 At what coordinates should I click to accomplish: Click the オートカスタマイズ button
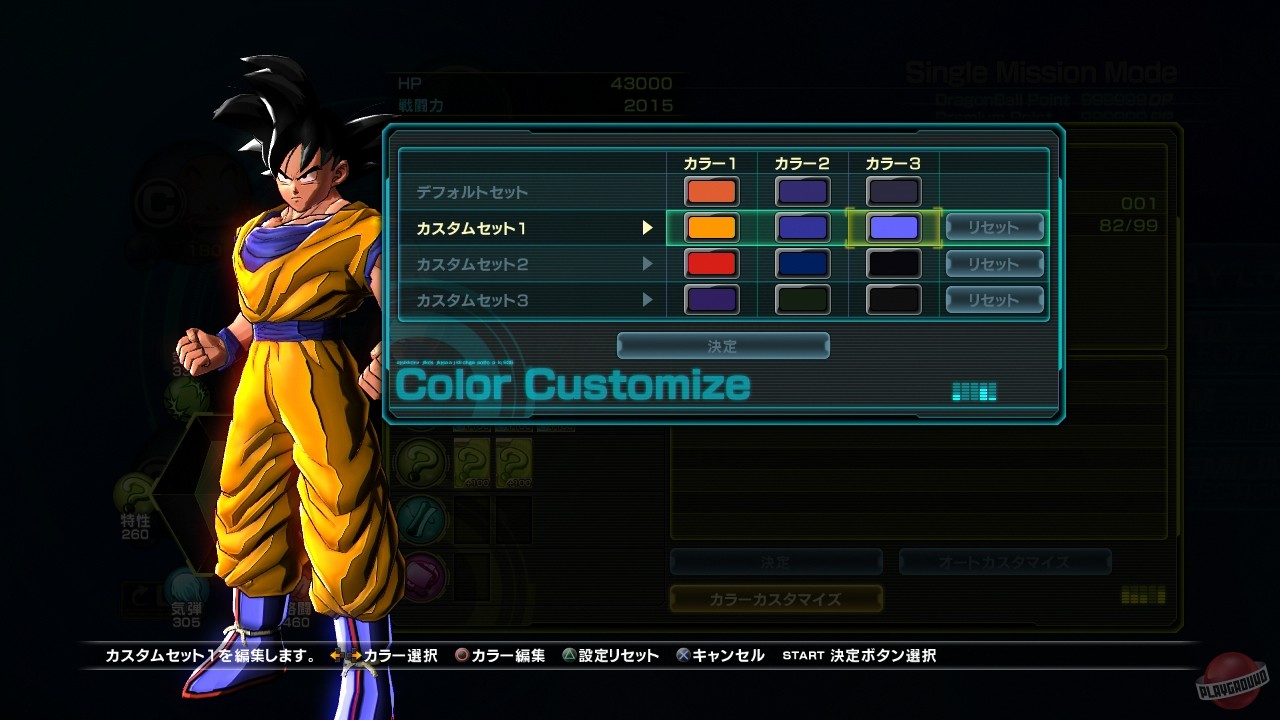[x=1005, y=561]
